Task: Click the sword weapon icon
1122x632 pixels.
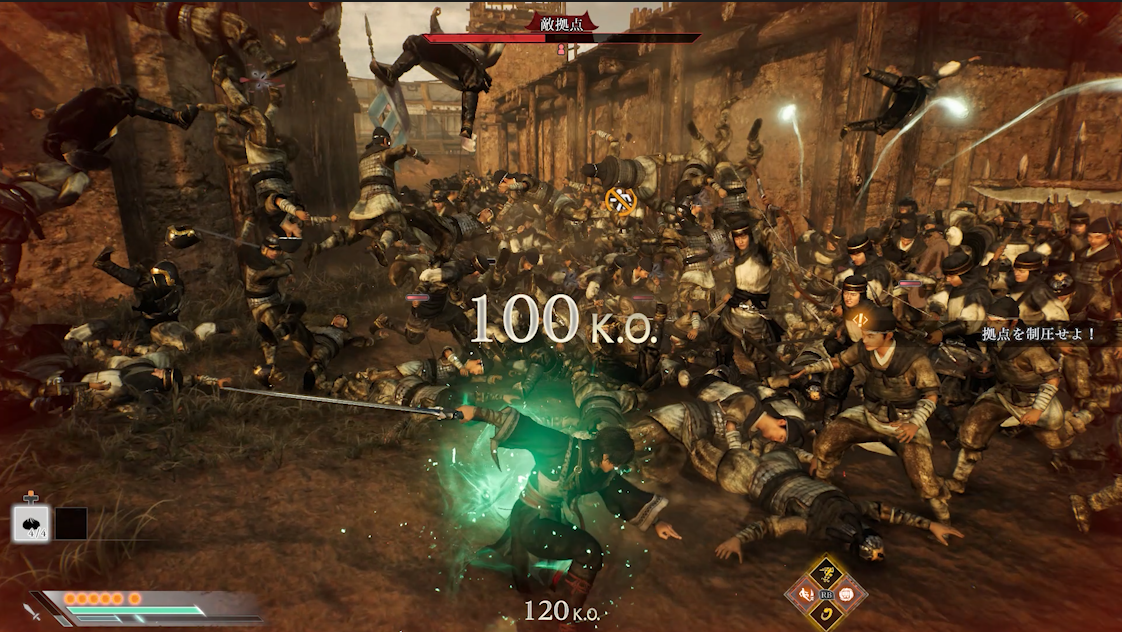Action: [x=33, y=609]
